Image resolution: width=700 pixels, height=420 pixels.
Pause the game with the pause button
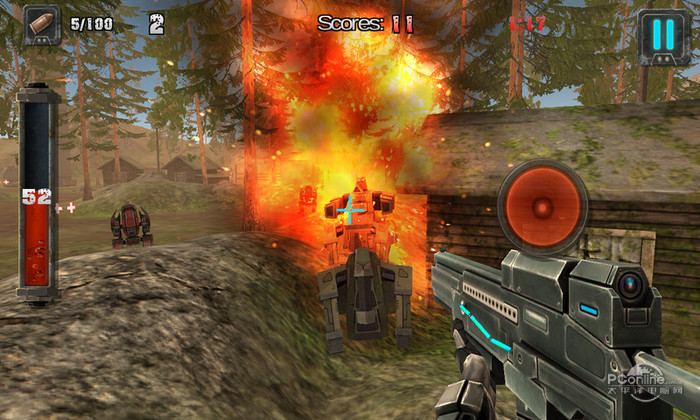click(662, 37)
